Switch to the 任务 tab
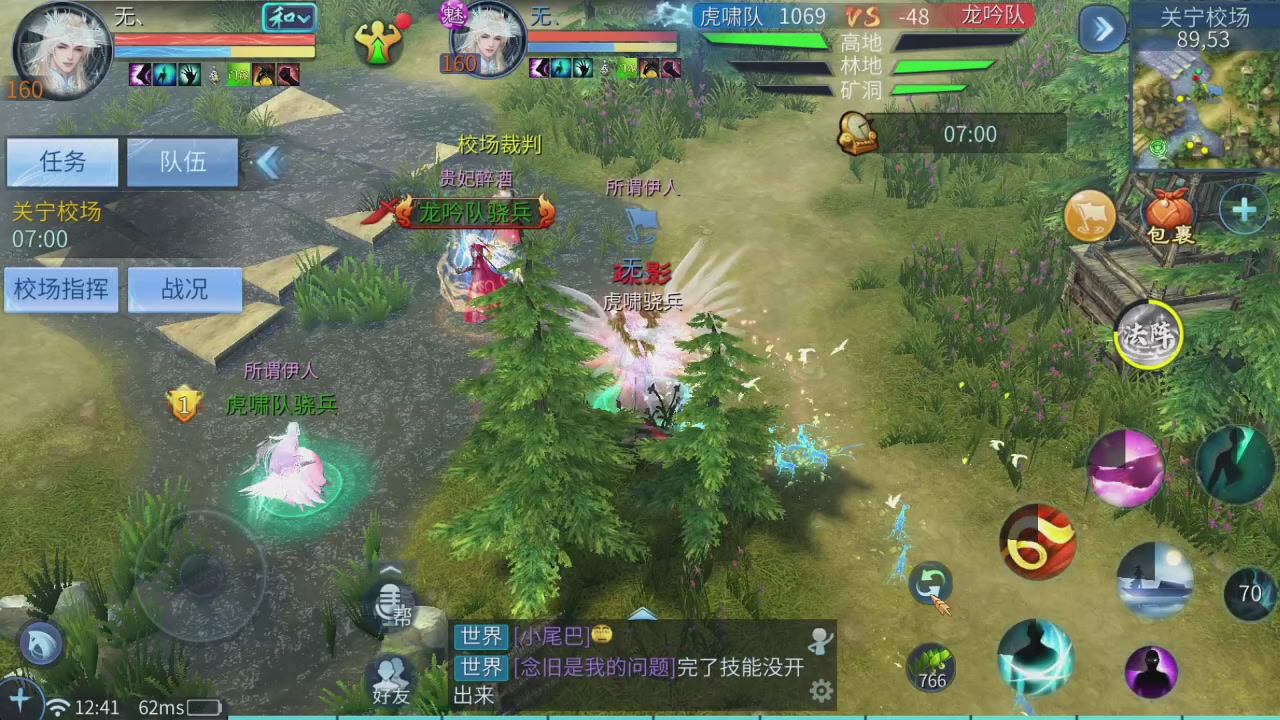Image resolution: width=1280 pixels, height=720 pixels. point(61,162)
